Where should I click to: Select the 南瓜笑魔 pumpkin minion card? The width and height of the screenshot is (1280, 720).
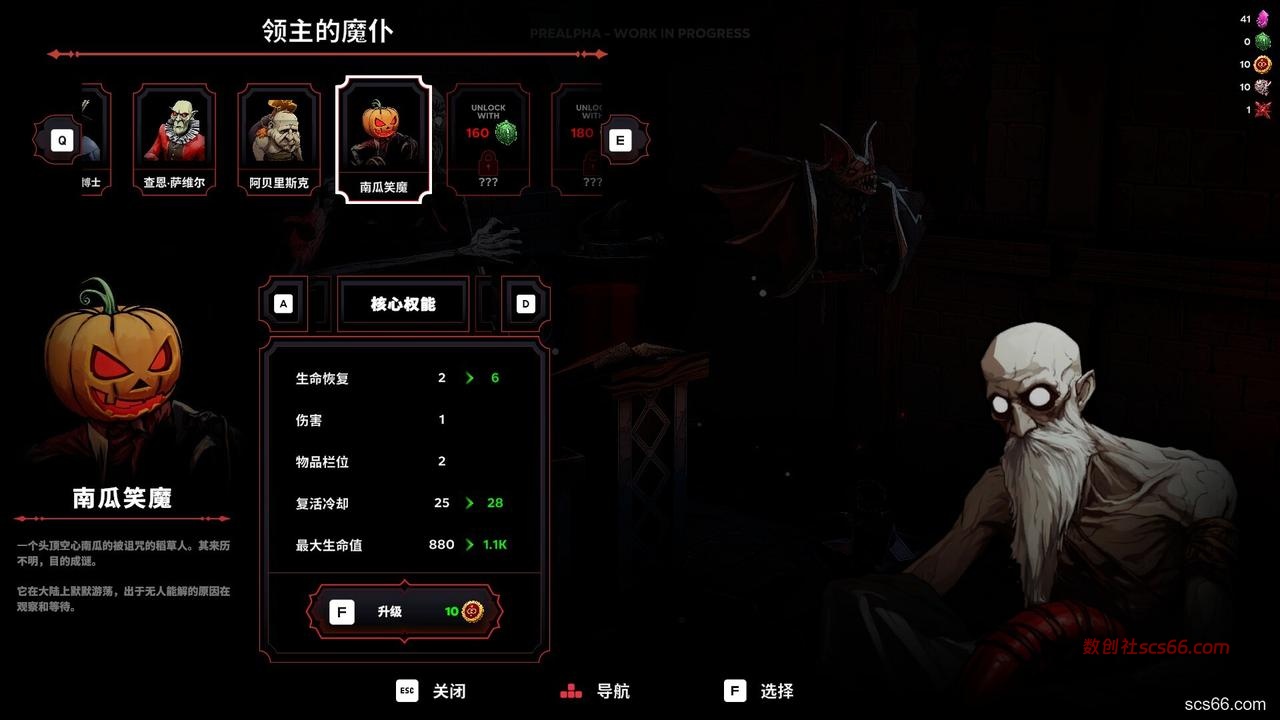pos(384,138)
